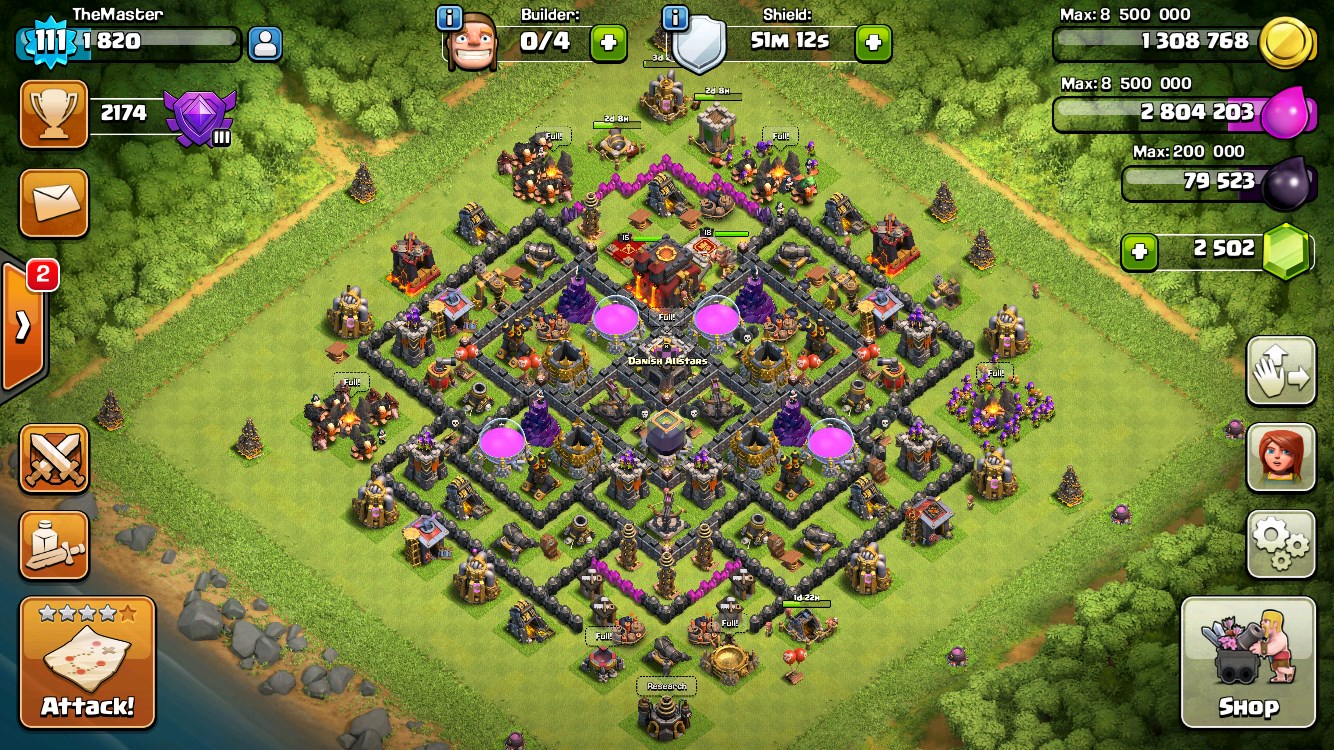Open the trophy leaderboard button
1334x750 pixels.
[x=54, y=114]
